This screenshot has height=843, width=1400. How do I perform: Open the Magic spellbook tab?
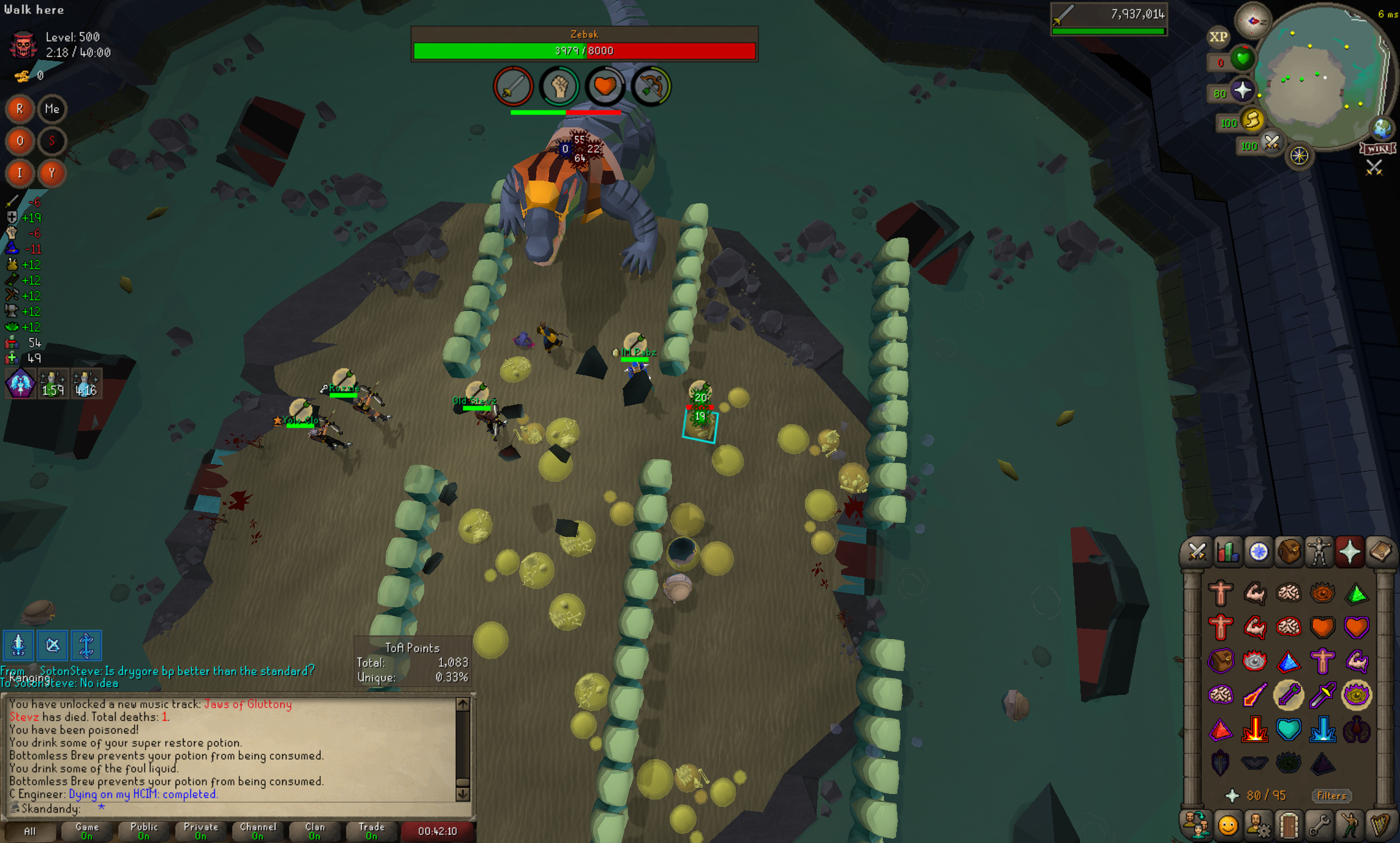click(x=1380, y=552)
